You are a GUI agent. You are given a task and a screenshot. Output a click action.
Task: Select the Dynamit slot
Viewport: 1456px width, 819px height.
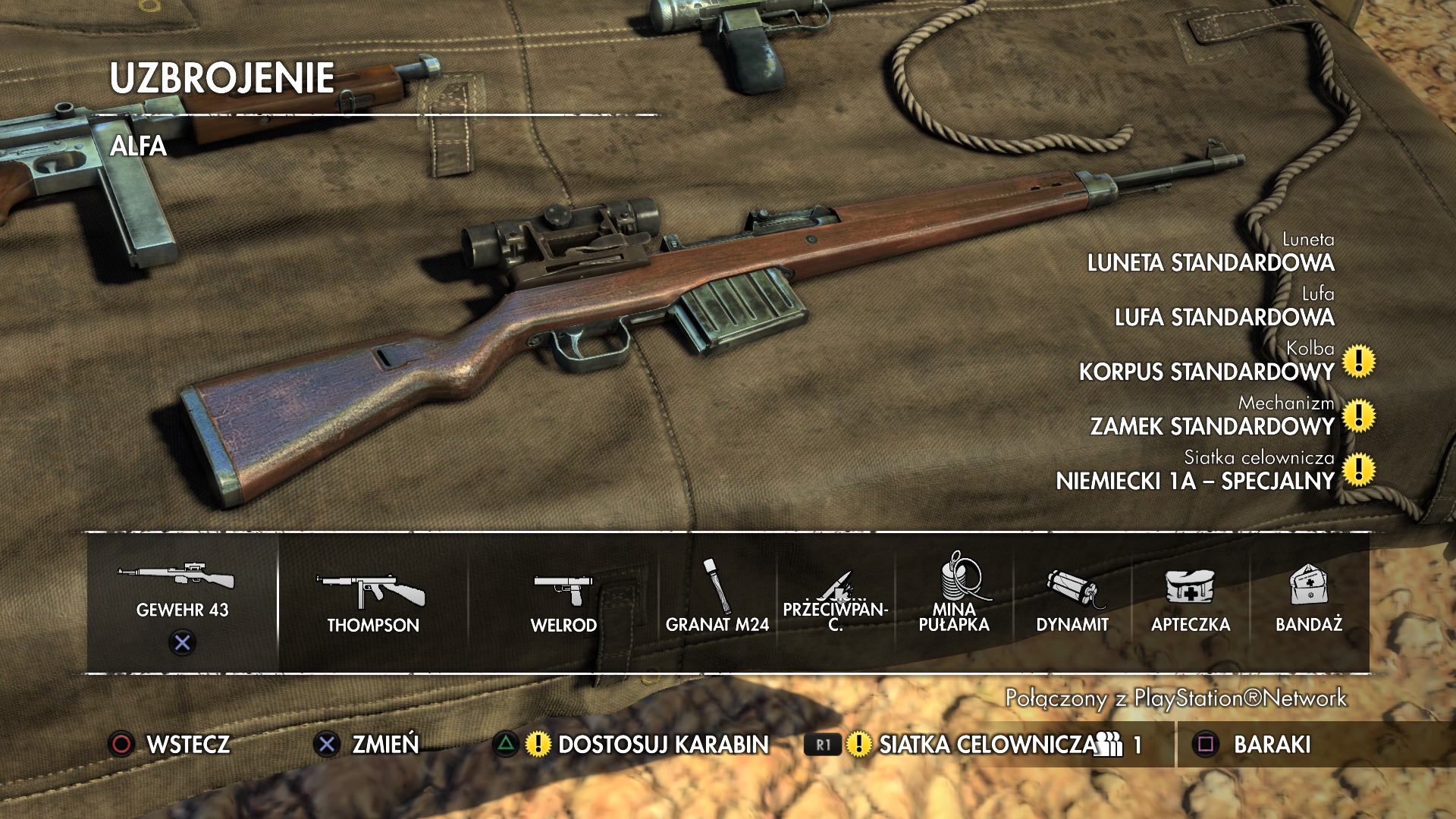1072,603
